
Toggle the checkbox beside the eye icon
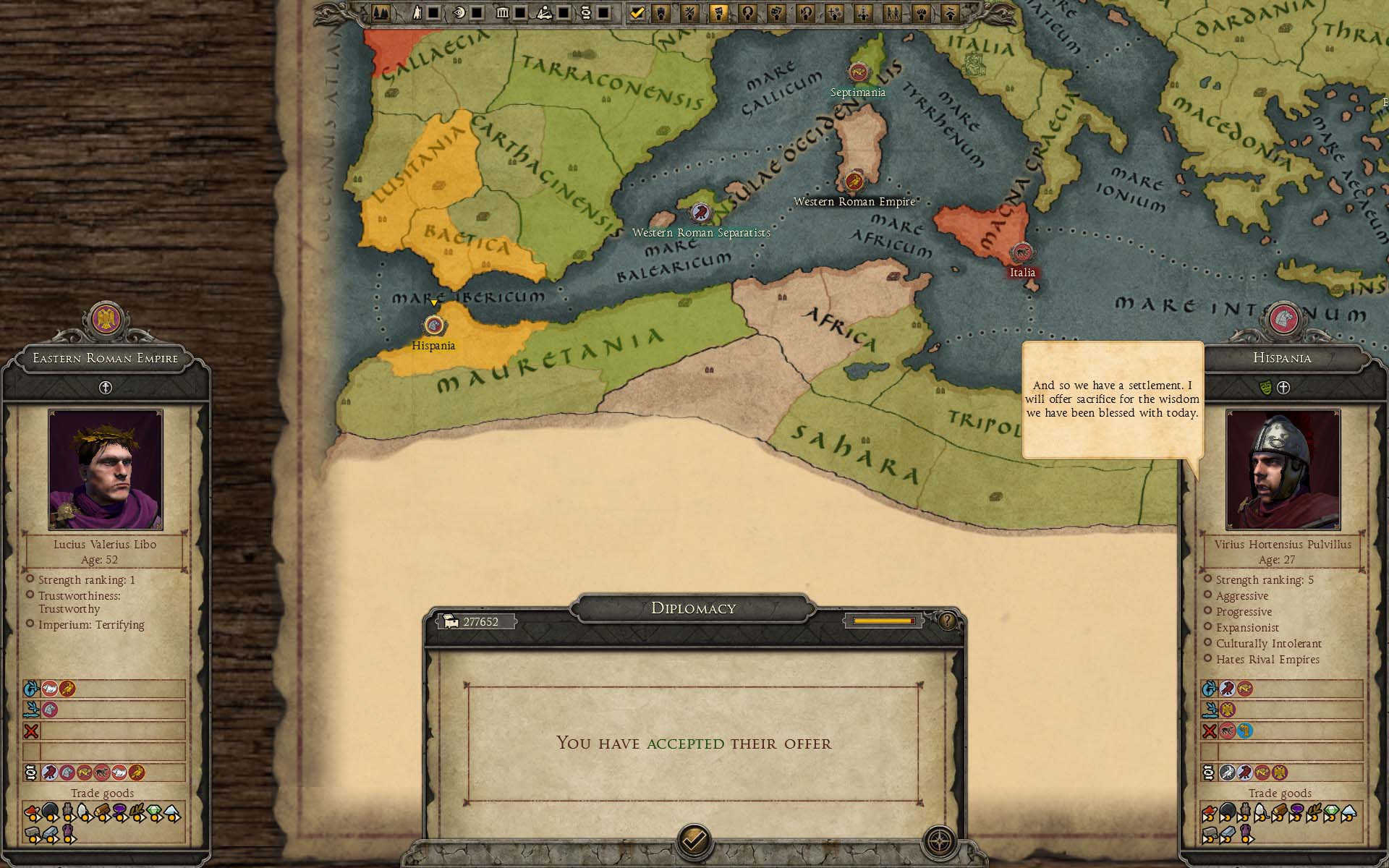(477, 12)
